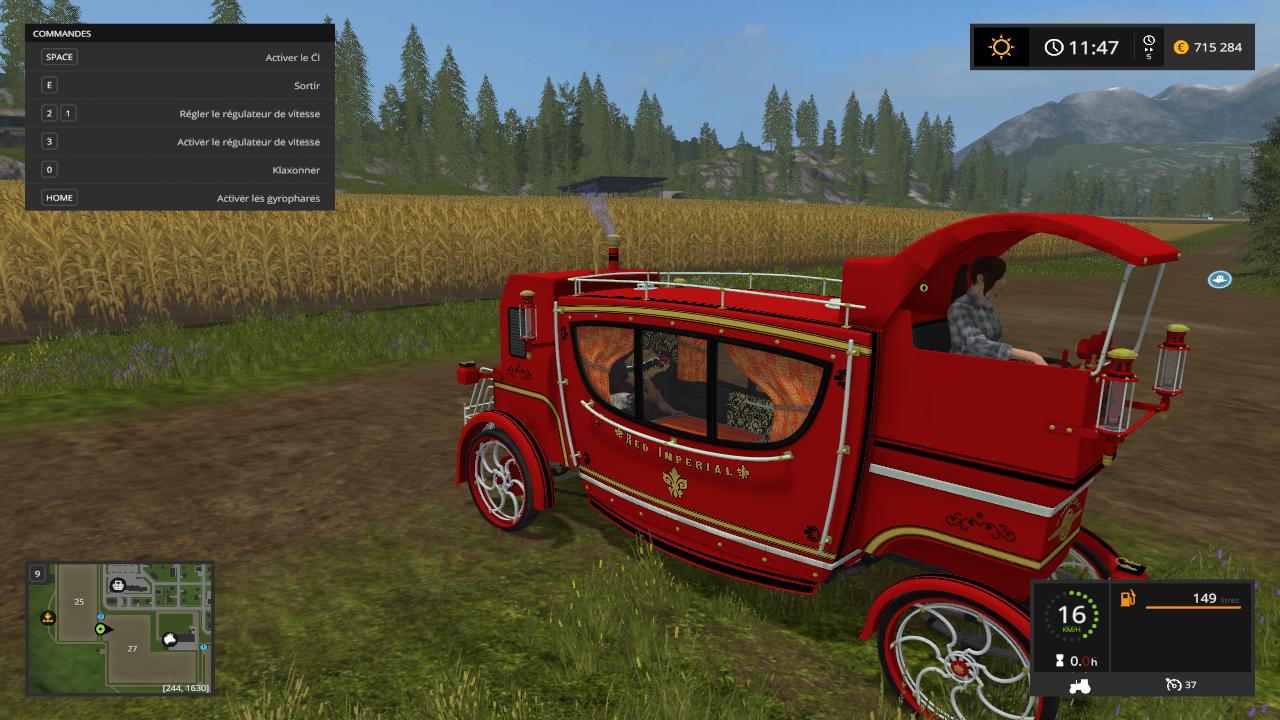Toggle the cruise control speedometer icon
Image resolution: width=1280 pixels, height=720 pixels.
[x=1173, y=685]
